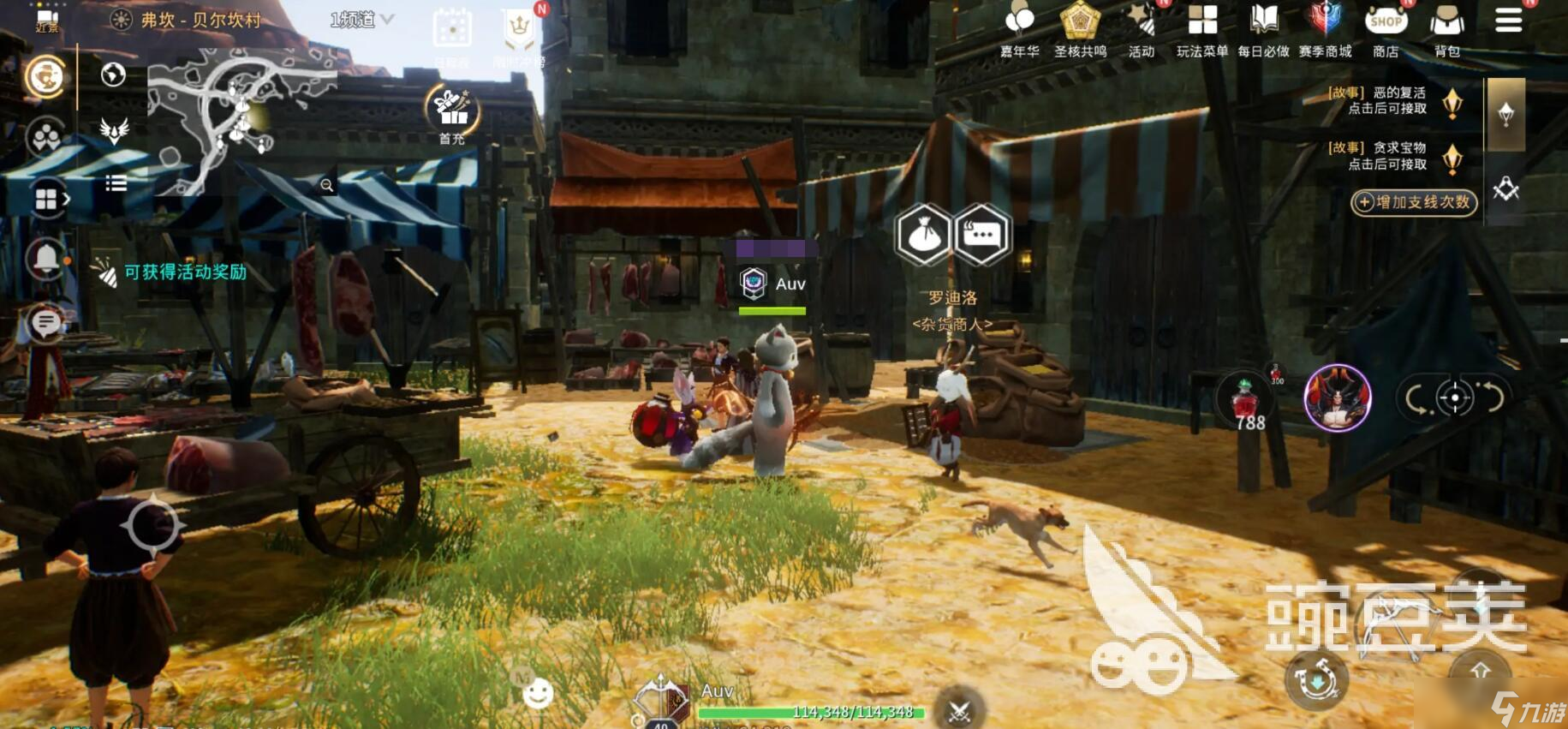Open the 商店 shop
Image resolution: width=1568 pixels, height=729 pixels.
point(1386,28)
